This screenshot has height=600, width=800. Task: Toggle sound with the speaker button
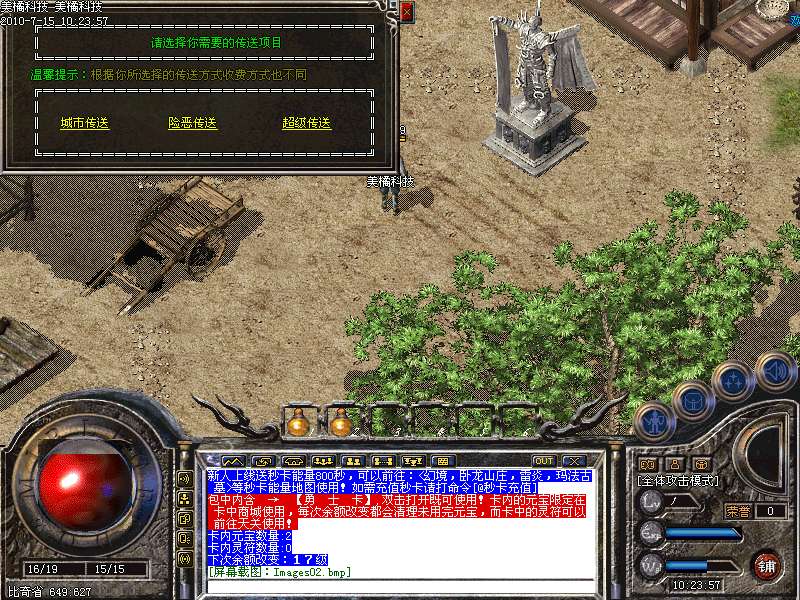[x=774, y=370]
